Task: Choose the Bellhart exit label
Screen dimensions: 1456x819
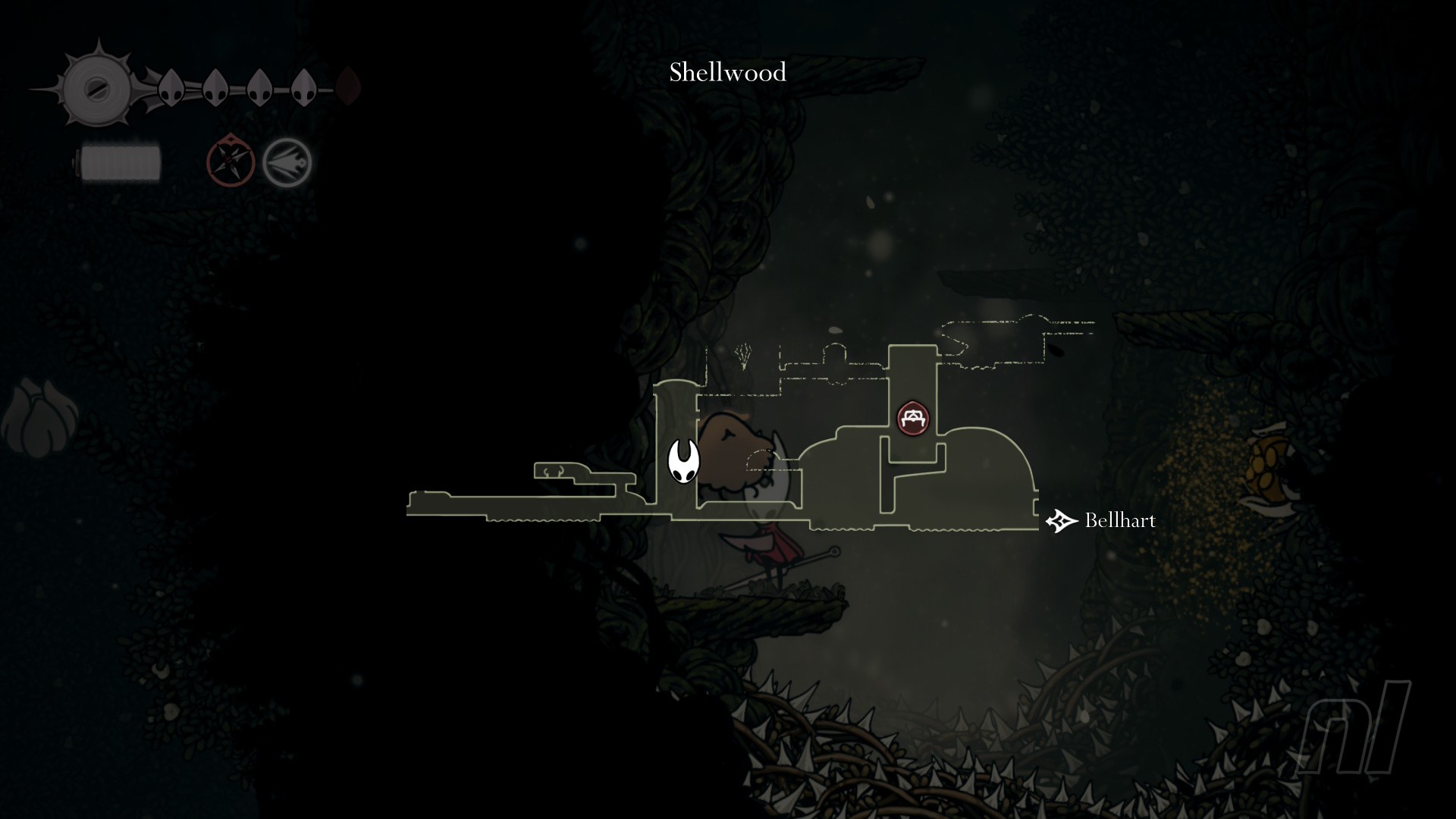Action: coord(1119,520)
